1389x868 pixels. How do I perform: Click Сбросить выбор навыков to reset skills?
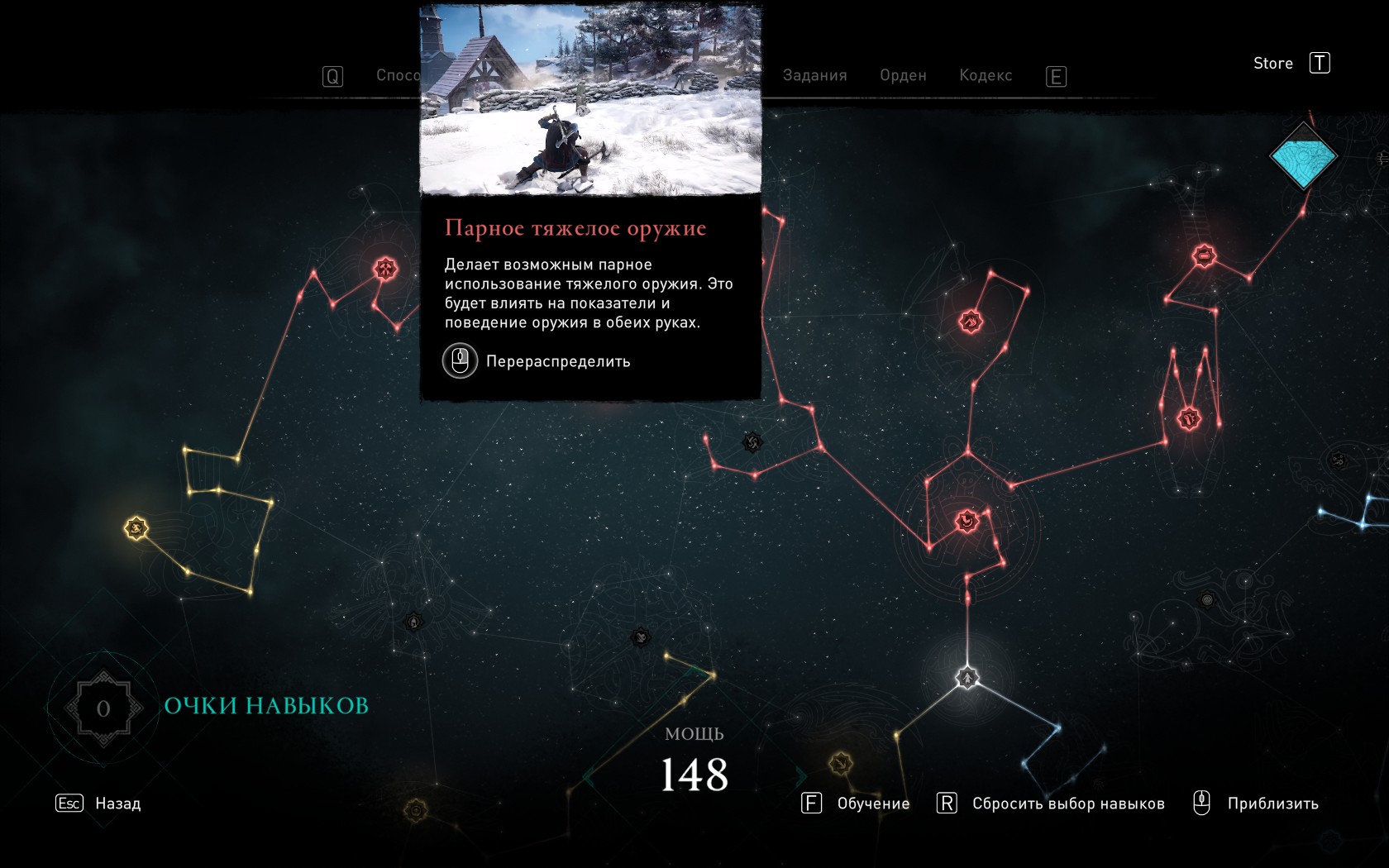1067,804
